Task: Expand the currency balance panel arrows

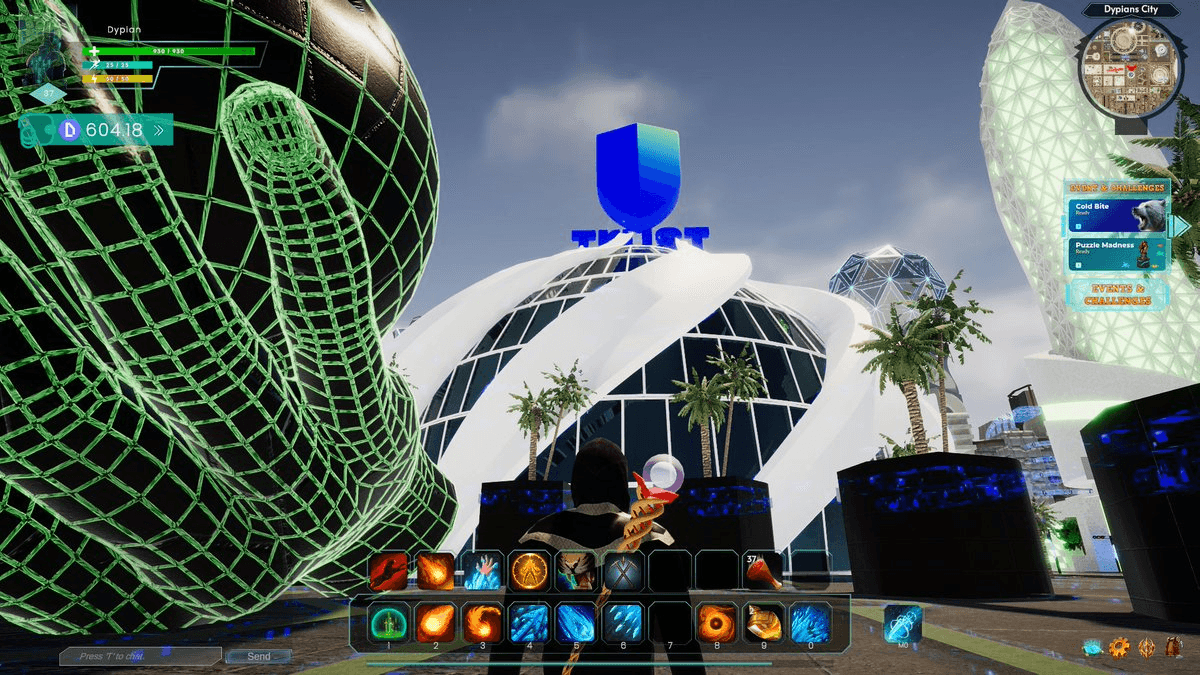Action: point(158,130)
